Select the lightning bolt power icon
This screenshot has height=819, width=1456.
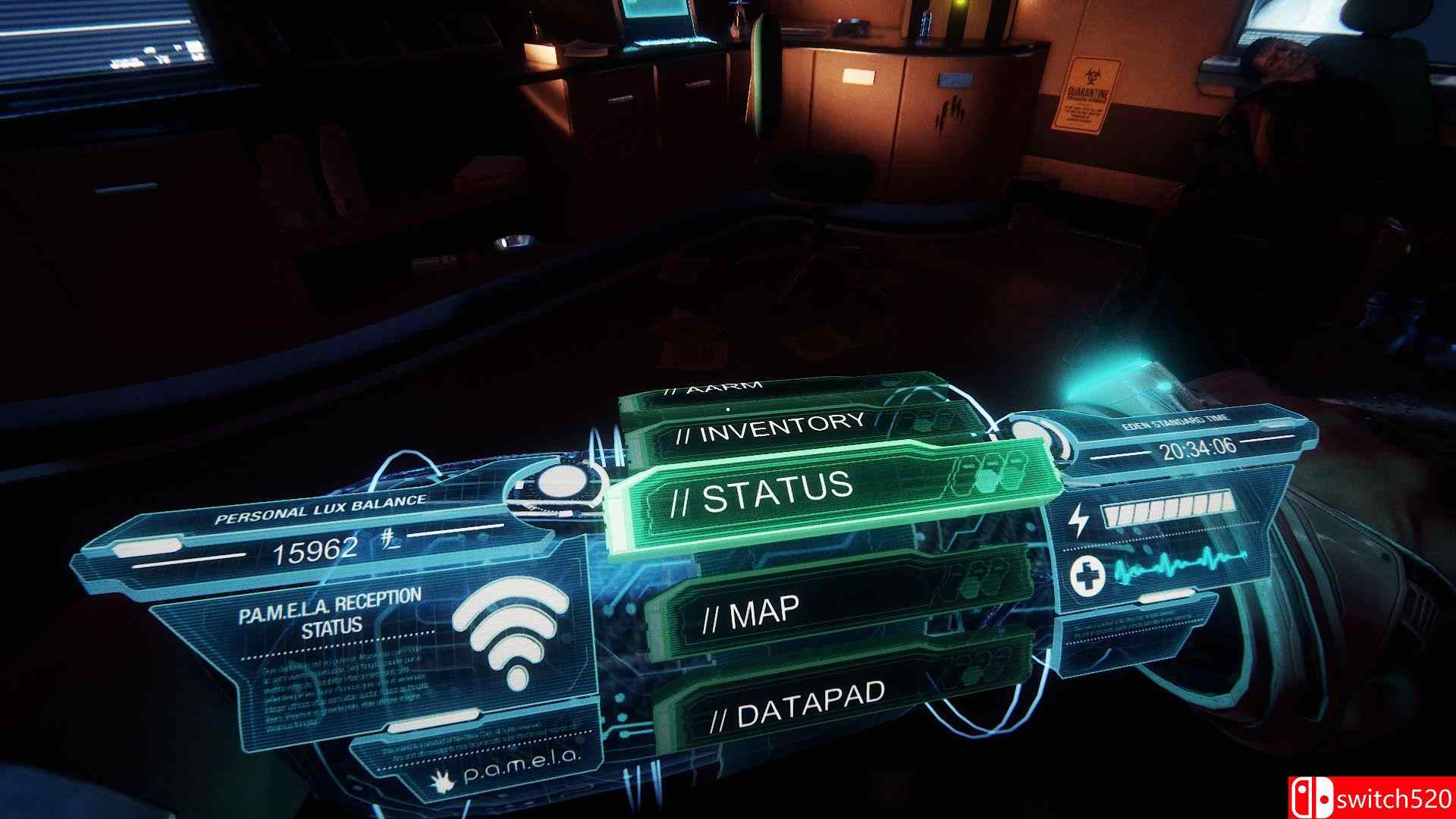click(x=1078, y=519)
